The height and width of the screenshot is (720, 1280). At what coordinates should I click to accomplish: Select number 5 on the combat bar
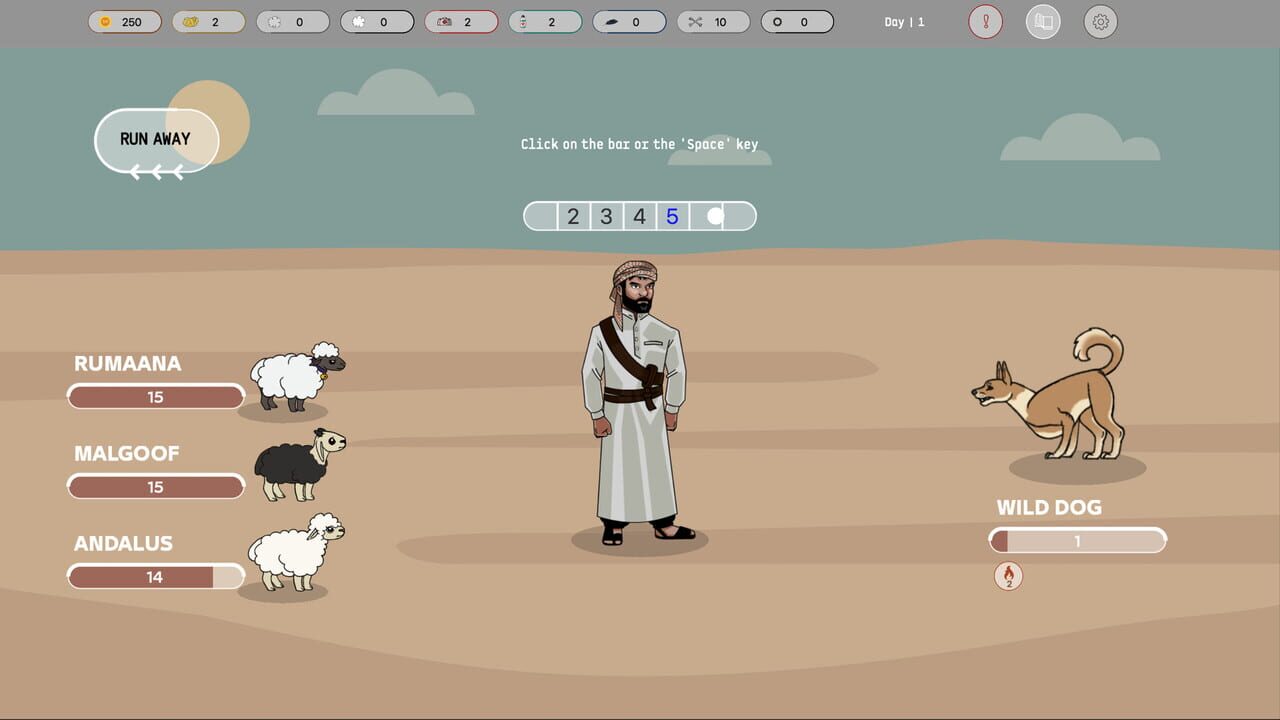click(672, 215)
